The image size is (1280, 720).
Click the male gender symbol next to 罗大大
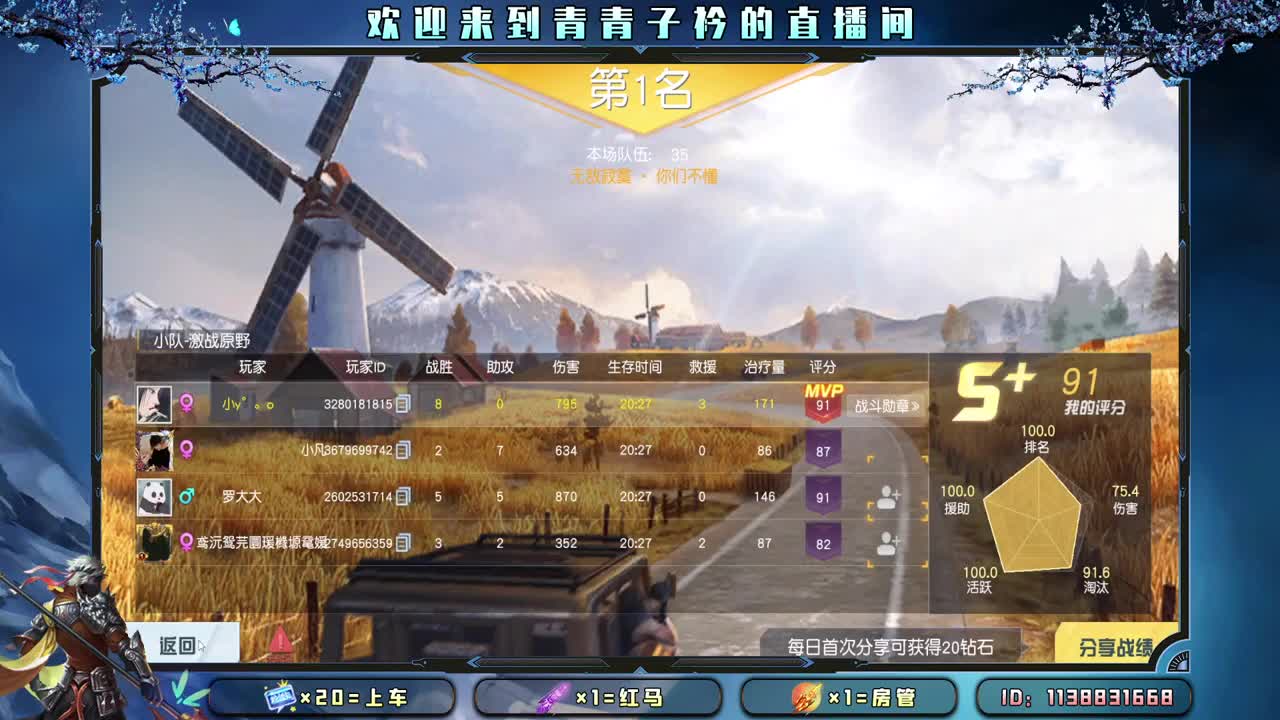tap(187, 496)
